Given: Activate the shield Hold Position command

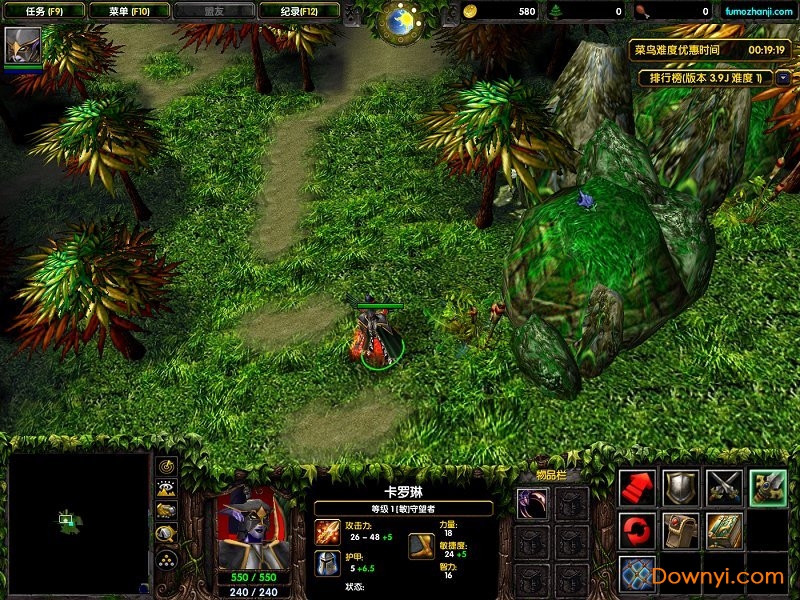Looking at the screenshot, I should coord(681,487).
